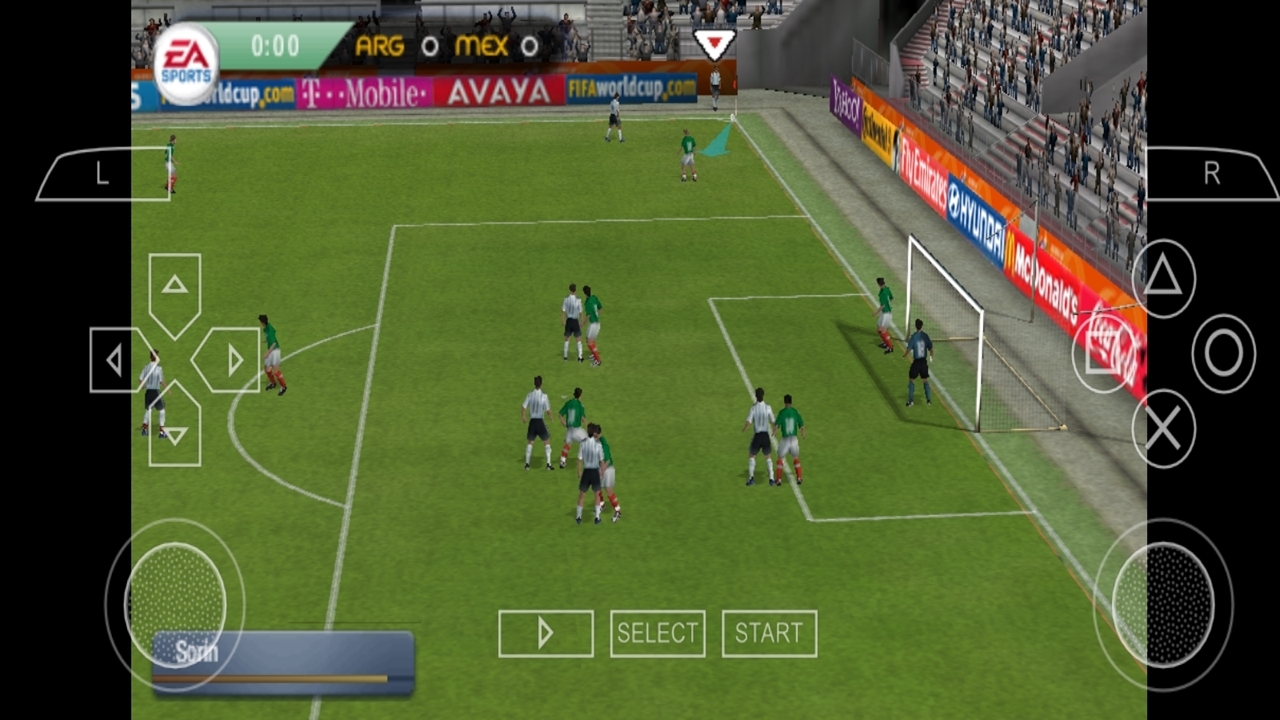Tap the fast-forward arrow button beside SELECT
Screen dimensions: 1280x720
[x=545, y=633]
